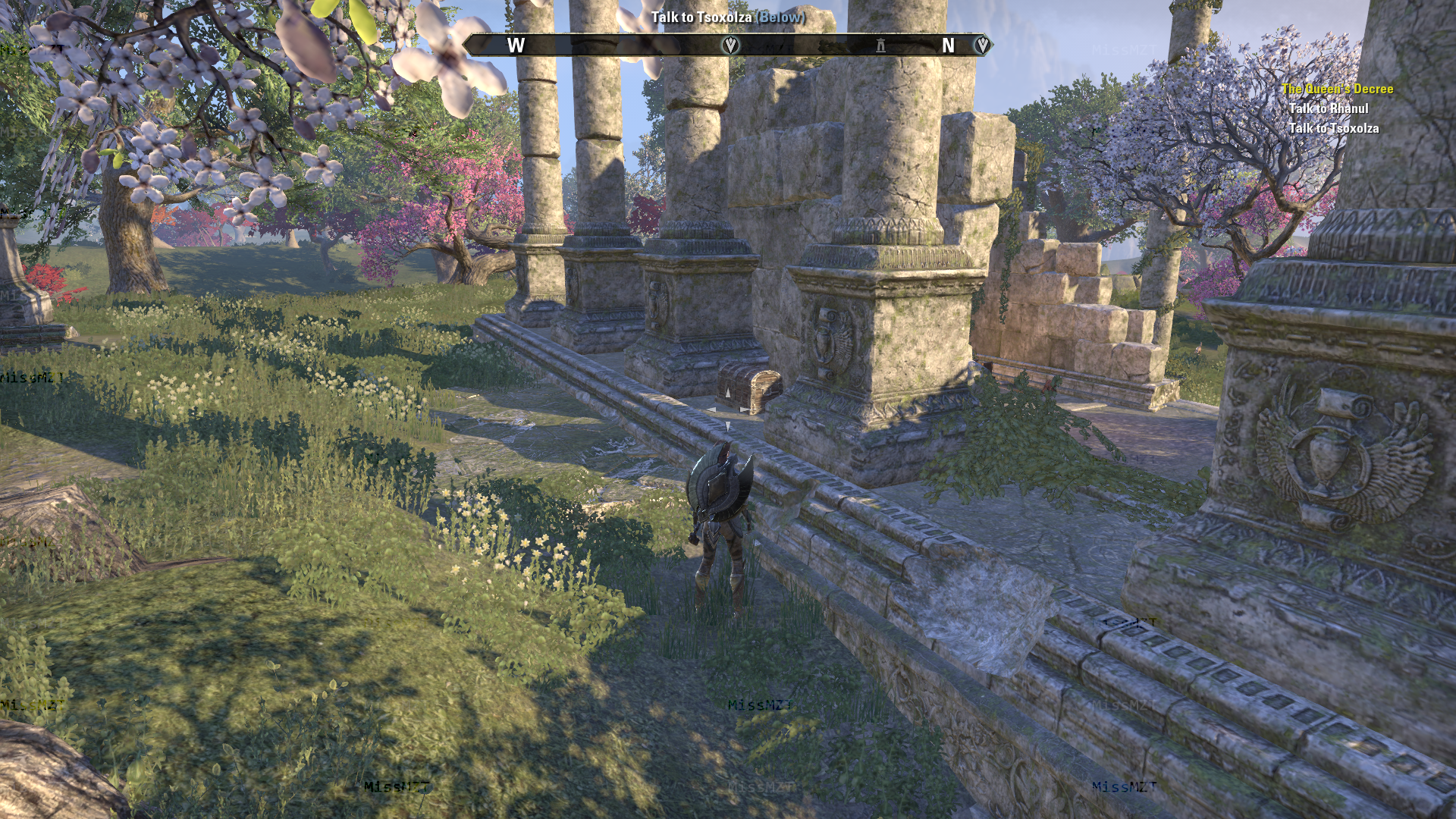Viewport: 1456px width, 819px height.
Task: Click the rightmost quest pin near the N marker
Action: tap(981, 44)
